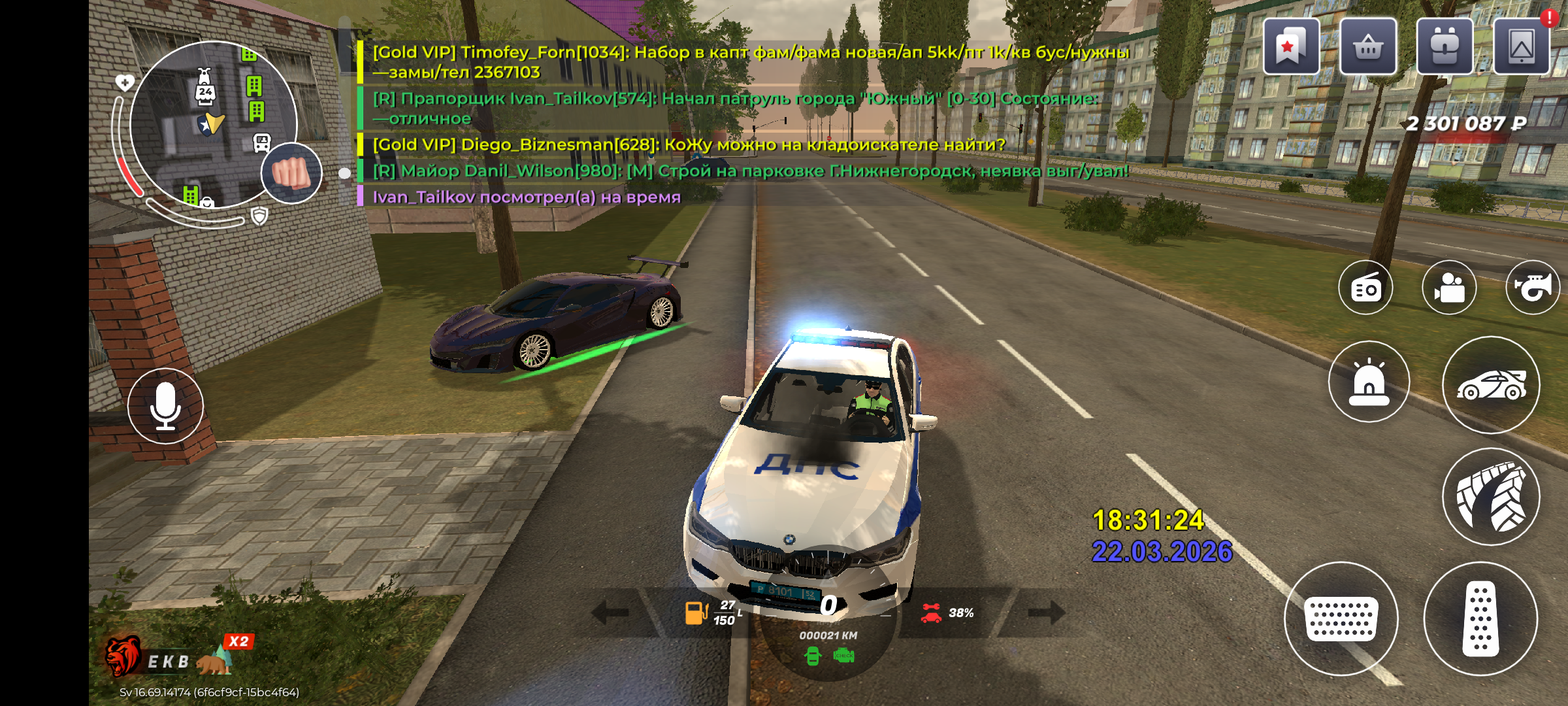Toggle the police siren light button

point(1369,382)
